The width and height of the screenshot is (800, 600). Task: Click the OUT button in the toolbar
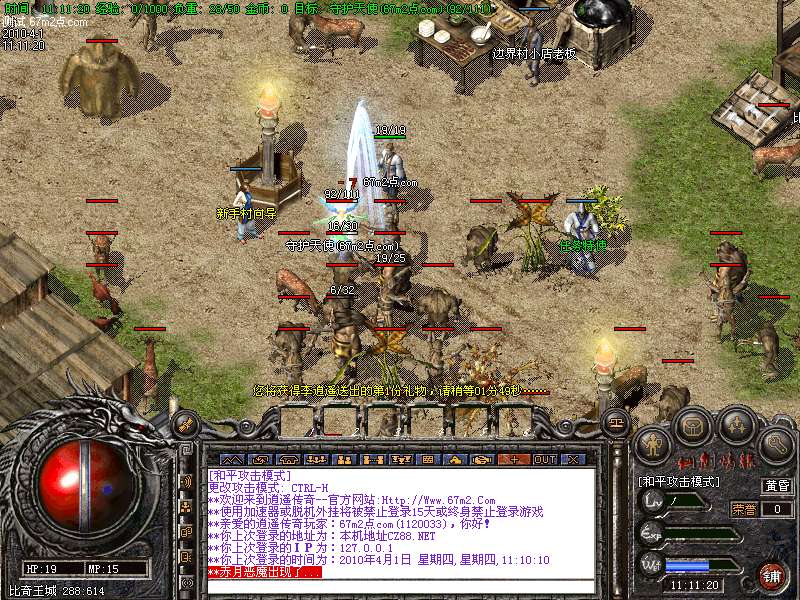click(544, 459)
